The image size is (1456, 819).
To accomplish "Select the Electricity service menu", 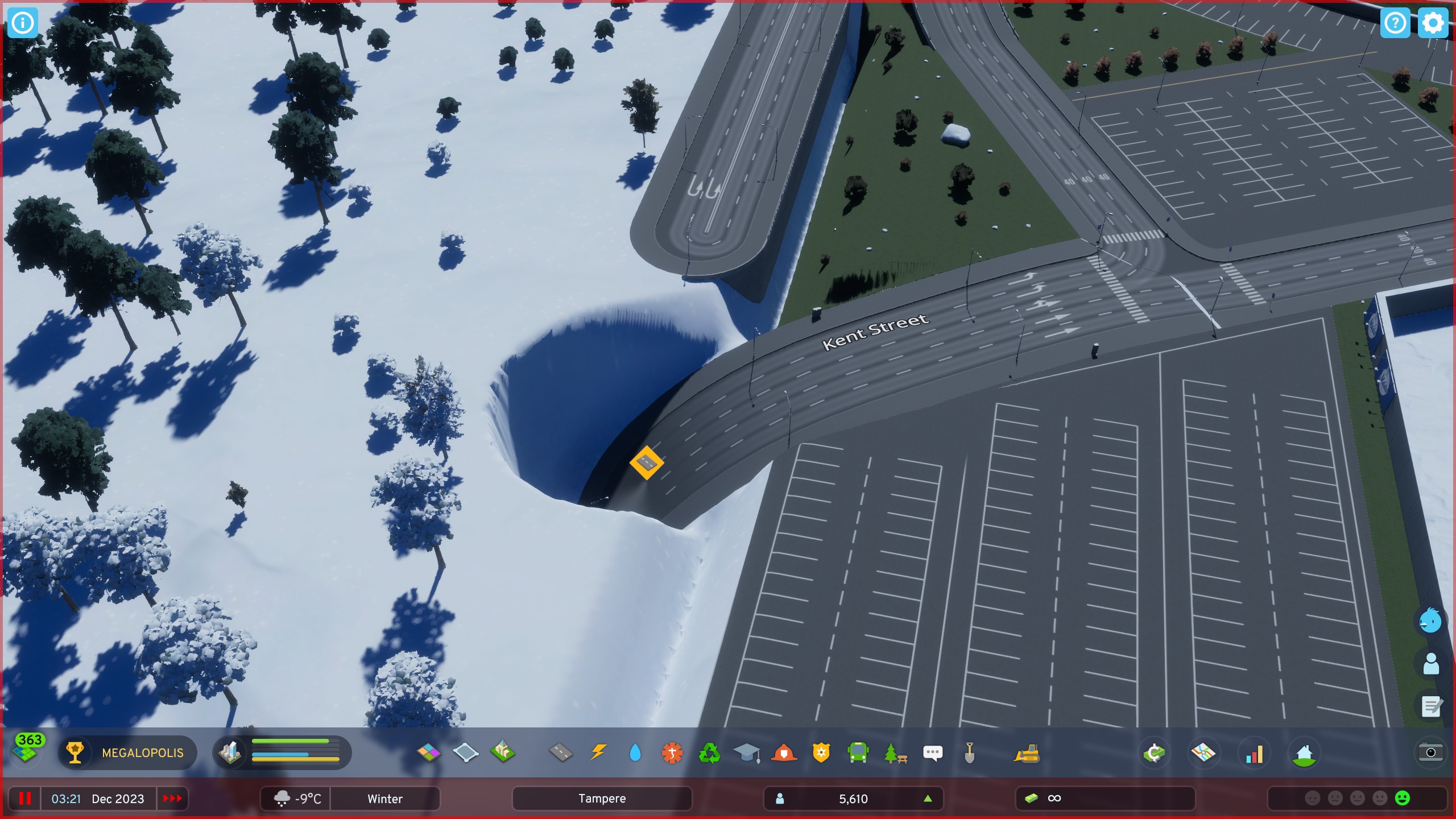I will [x=598, y=752].
